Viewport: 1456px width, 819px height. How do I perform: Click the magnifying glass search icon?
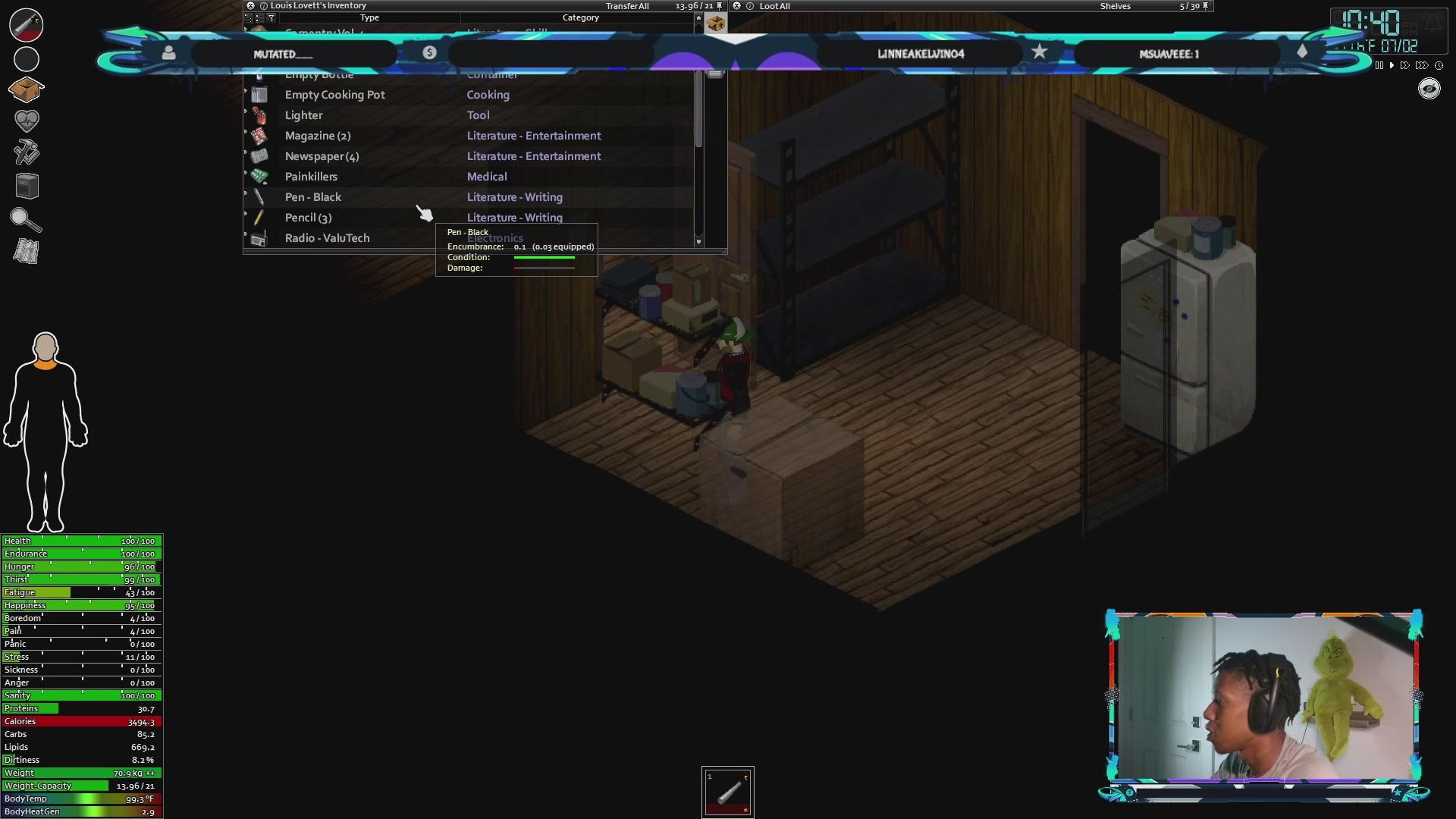26,220
